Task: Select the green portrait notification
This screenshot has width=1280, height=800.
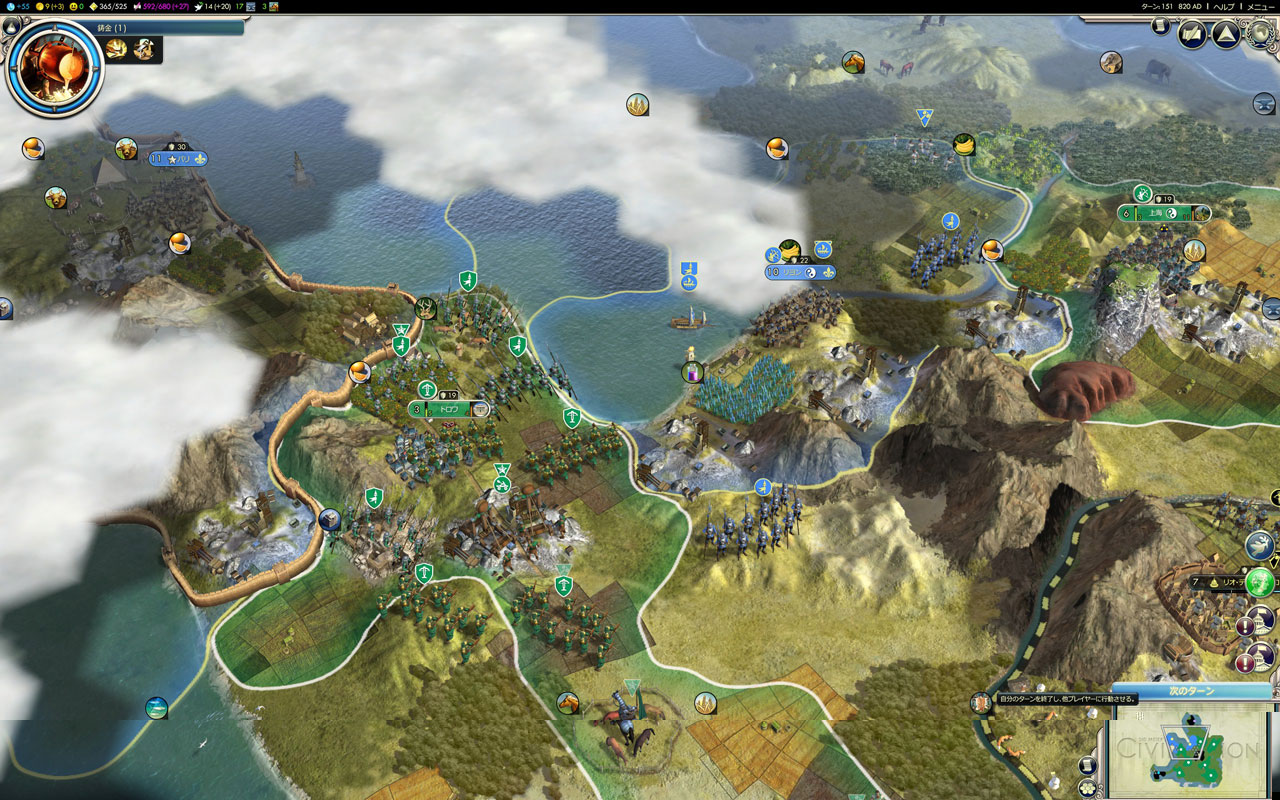Action: point(1261,581)
